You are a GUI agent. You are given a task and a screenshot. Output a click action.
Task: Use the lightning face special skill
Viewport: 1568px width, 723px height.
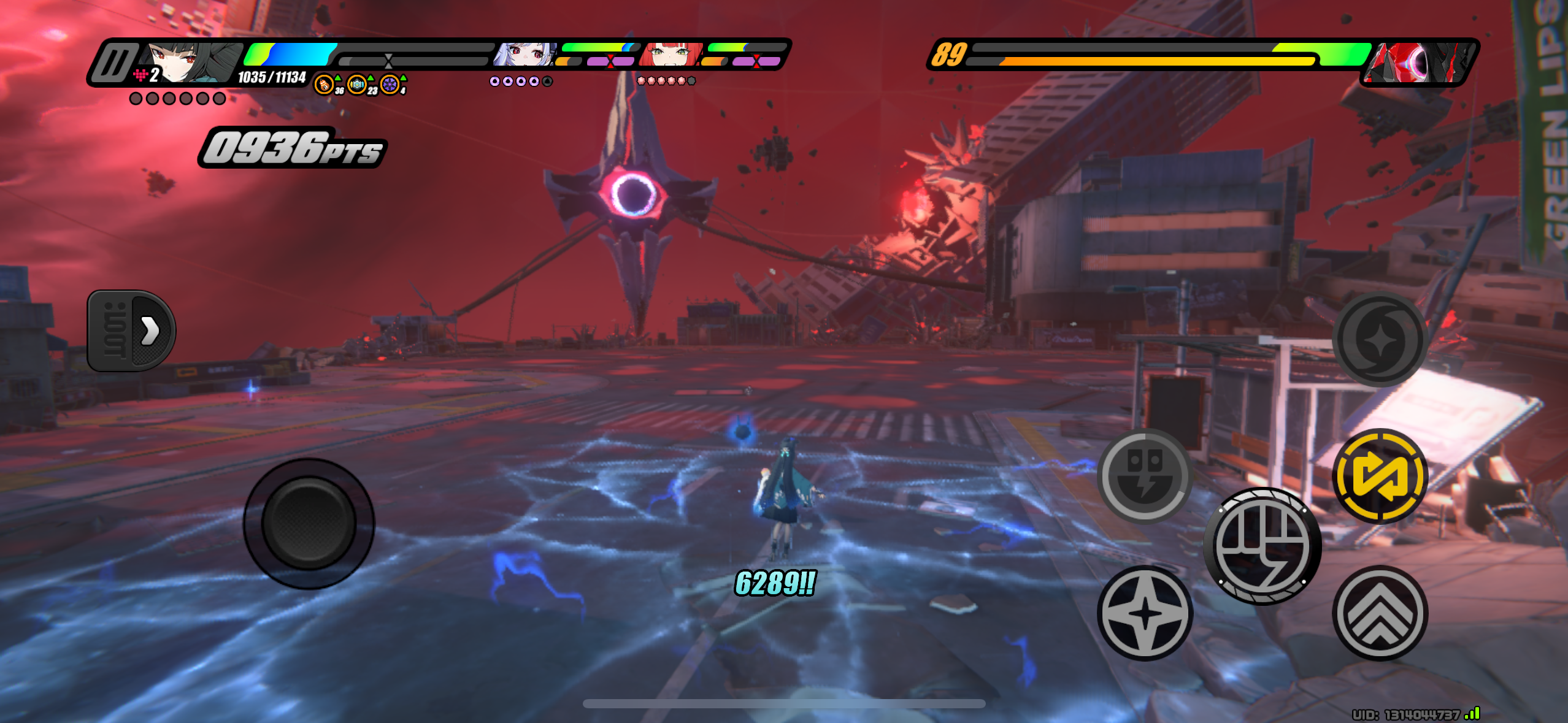pos(1145,476)
